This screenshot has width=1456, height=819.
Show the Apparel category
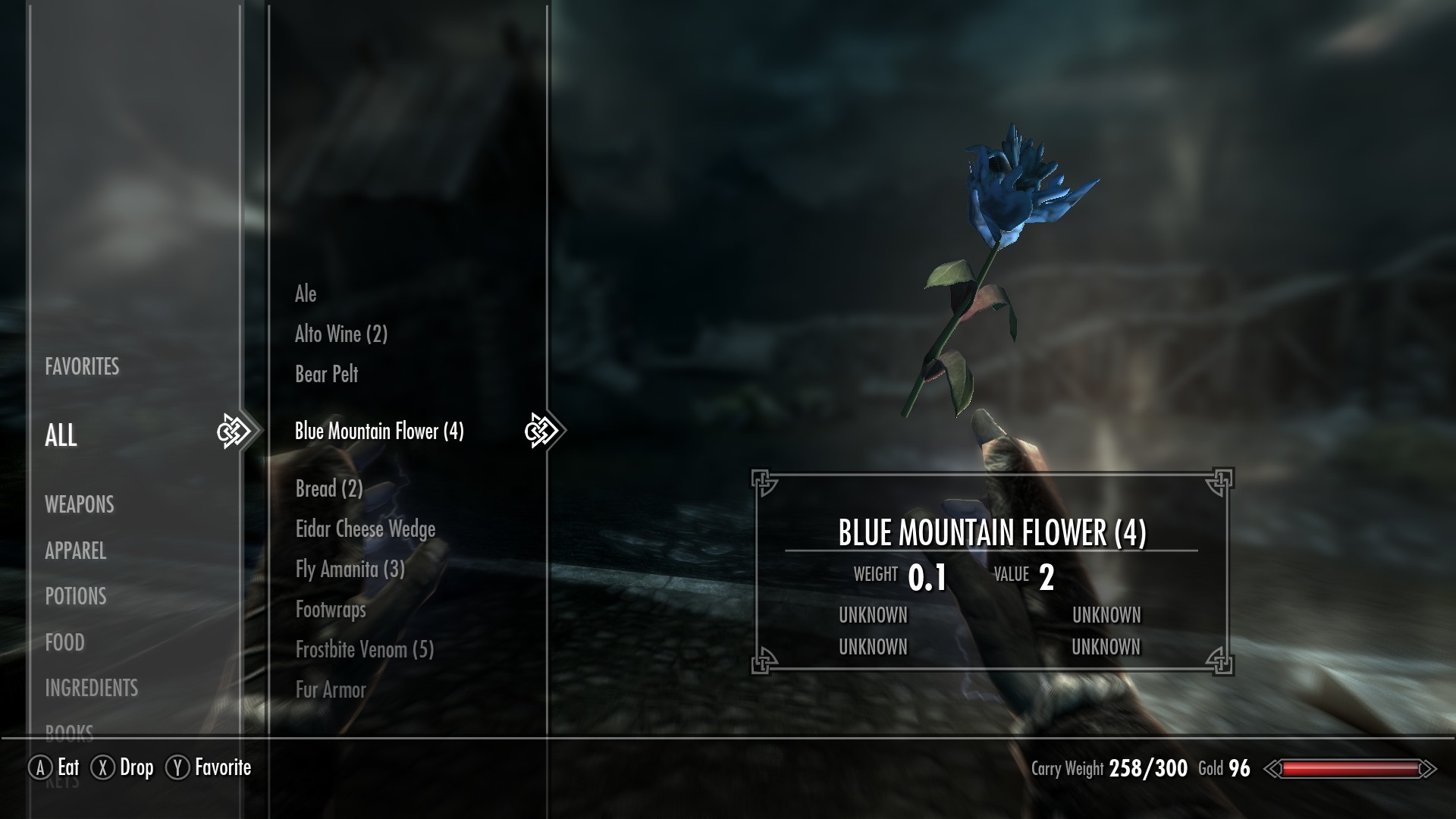(76, 551)
